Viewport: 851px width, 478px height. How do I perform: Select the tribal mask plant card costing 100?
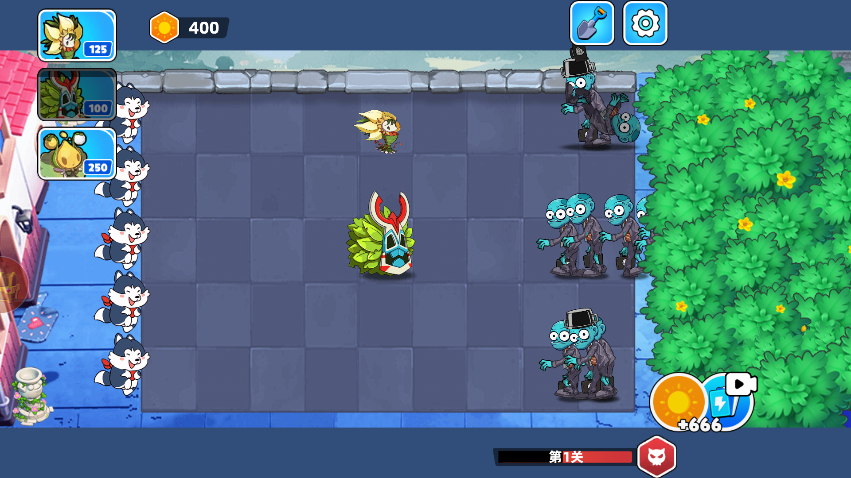coord(77,94)
